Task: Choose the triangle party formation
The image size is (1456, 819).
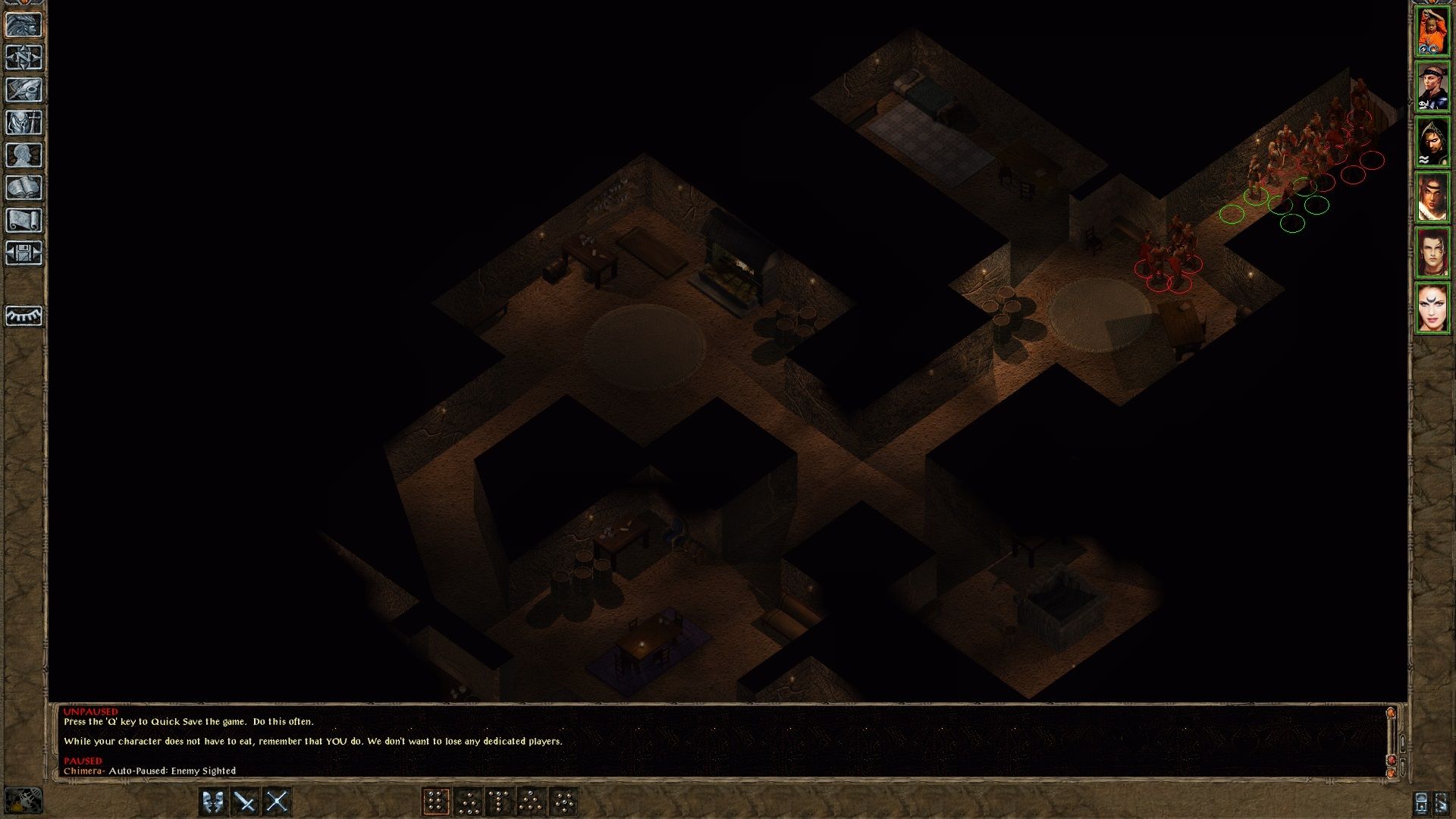Action: (x=532, y=802)
